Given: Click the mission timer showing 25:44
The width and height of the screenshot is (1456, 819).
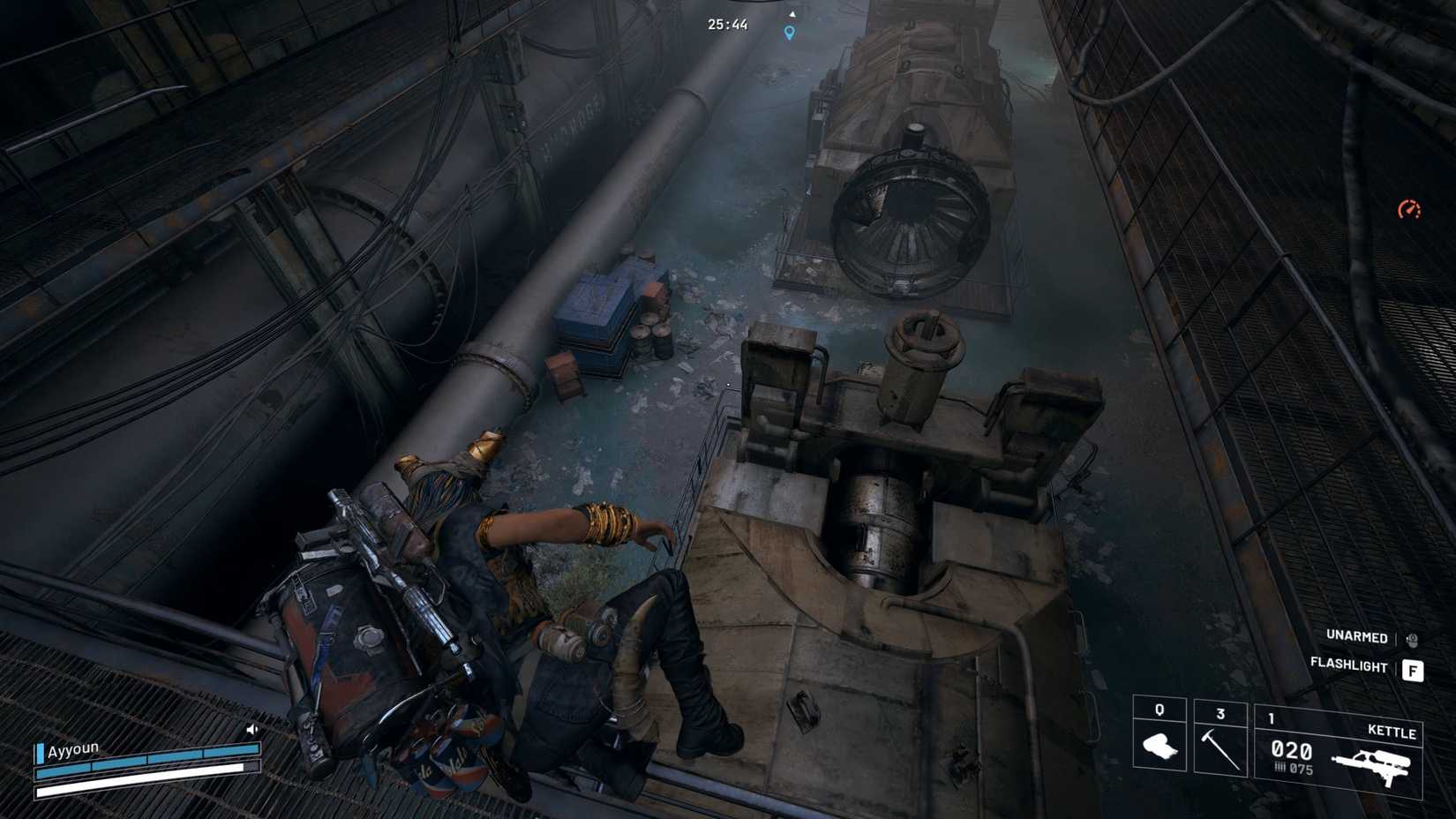Looking at the screenshot, I should (x=725, y=25).
